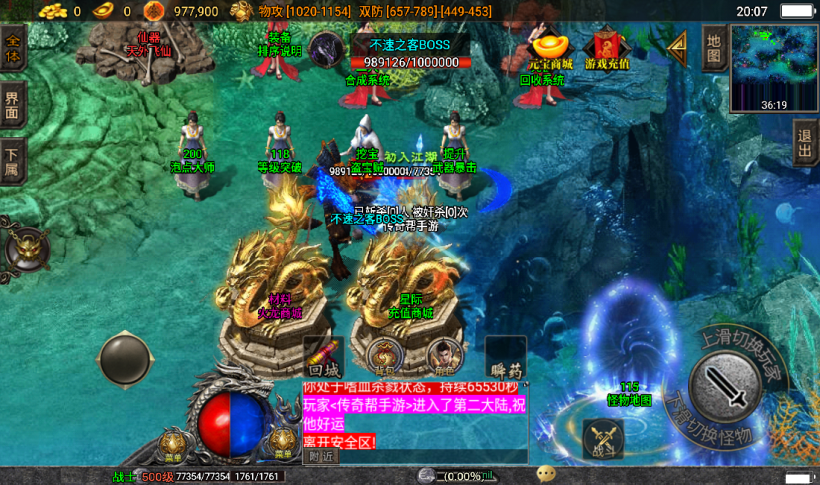Exit the game with 退出 button
The image size is (820, 485).
[805, 145]
